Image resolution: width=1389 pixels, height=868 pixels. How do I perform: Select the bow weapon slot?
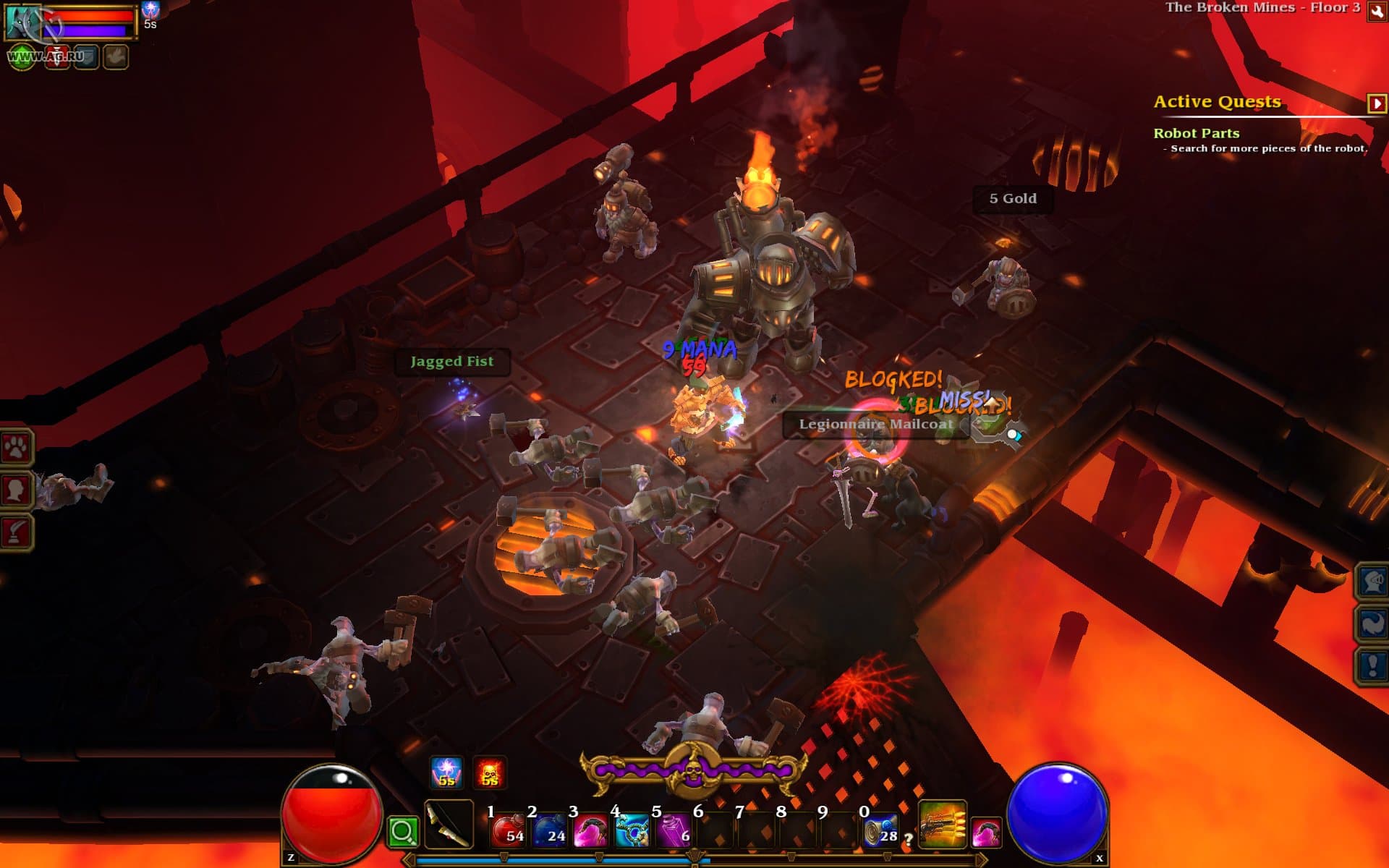(x=449, y=825)
